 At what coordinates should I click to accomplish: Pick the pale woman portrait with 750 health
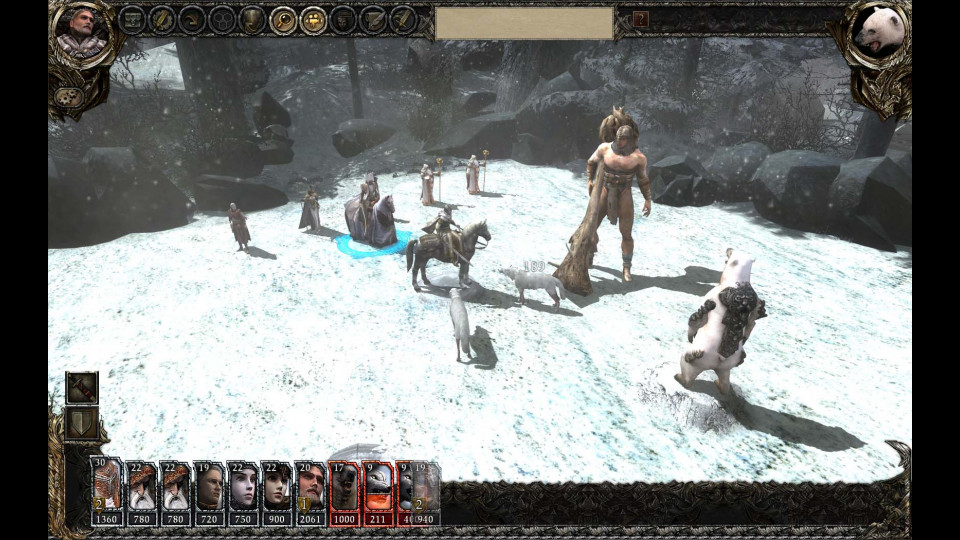(243, 492)
